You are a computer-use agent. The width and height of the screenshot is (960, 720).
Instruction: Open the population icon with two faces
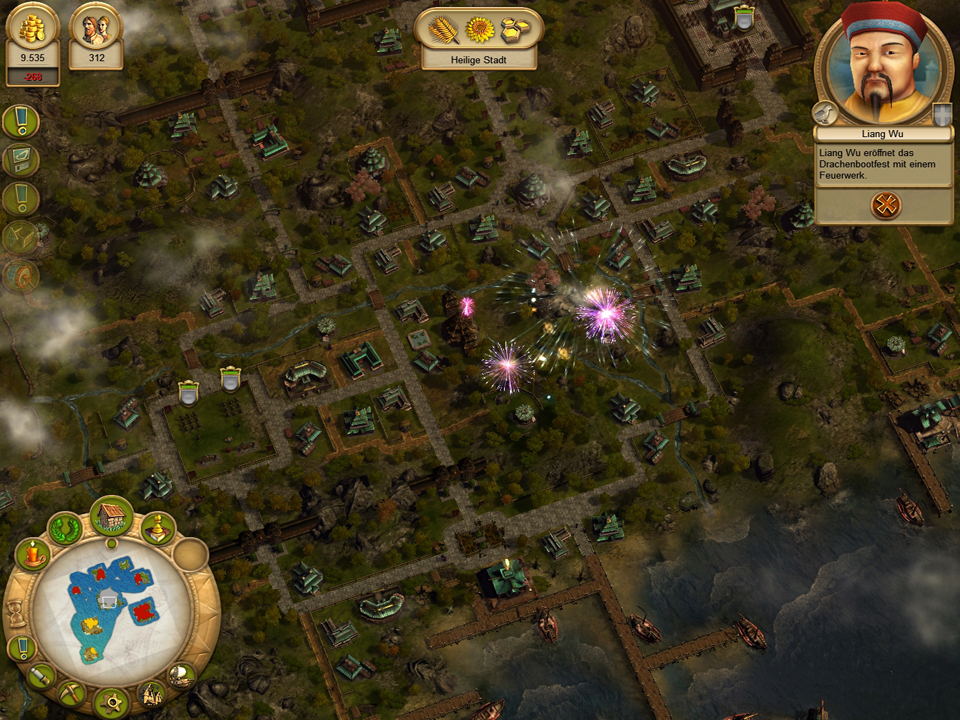(x=96, y=29)
